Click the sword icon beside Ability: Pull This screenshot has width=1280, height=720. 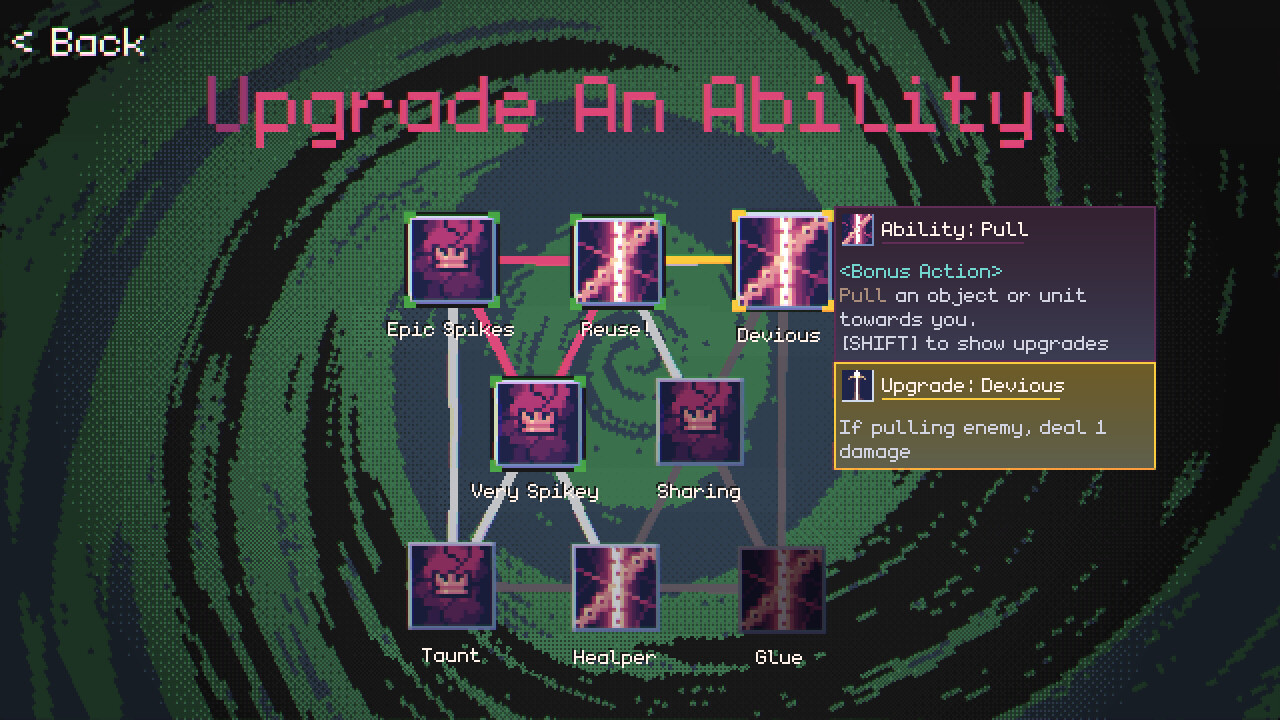[858, 229]
